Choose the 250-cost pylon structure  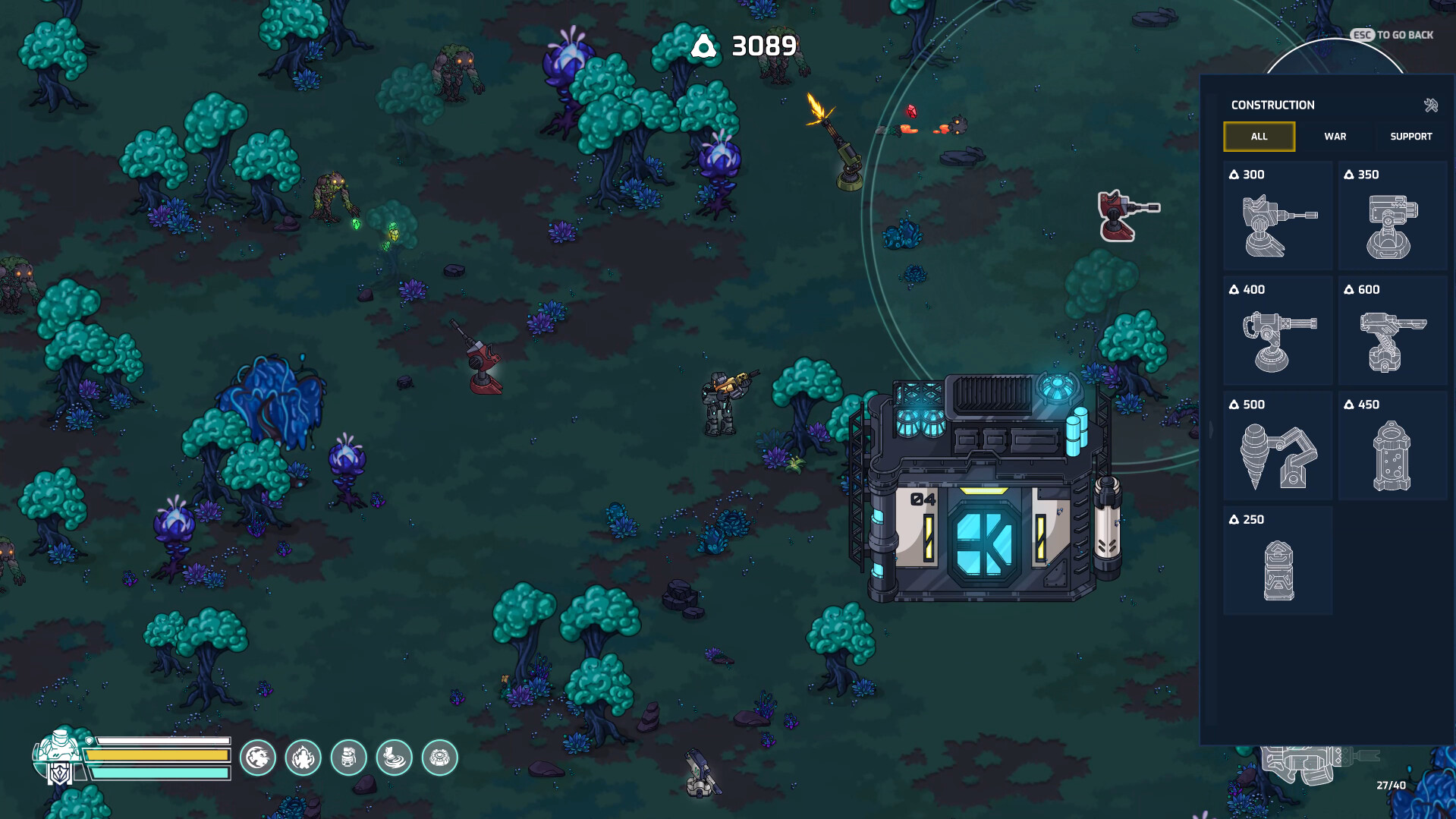tap(1278, 562)
